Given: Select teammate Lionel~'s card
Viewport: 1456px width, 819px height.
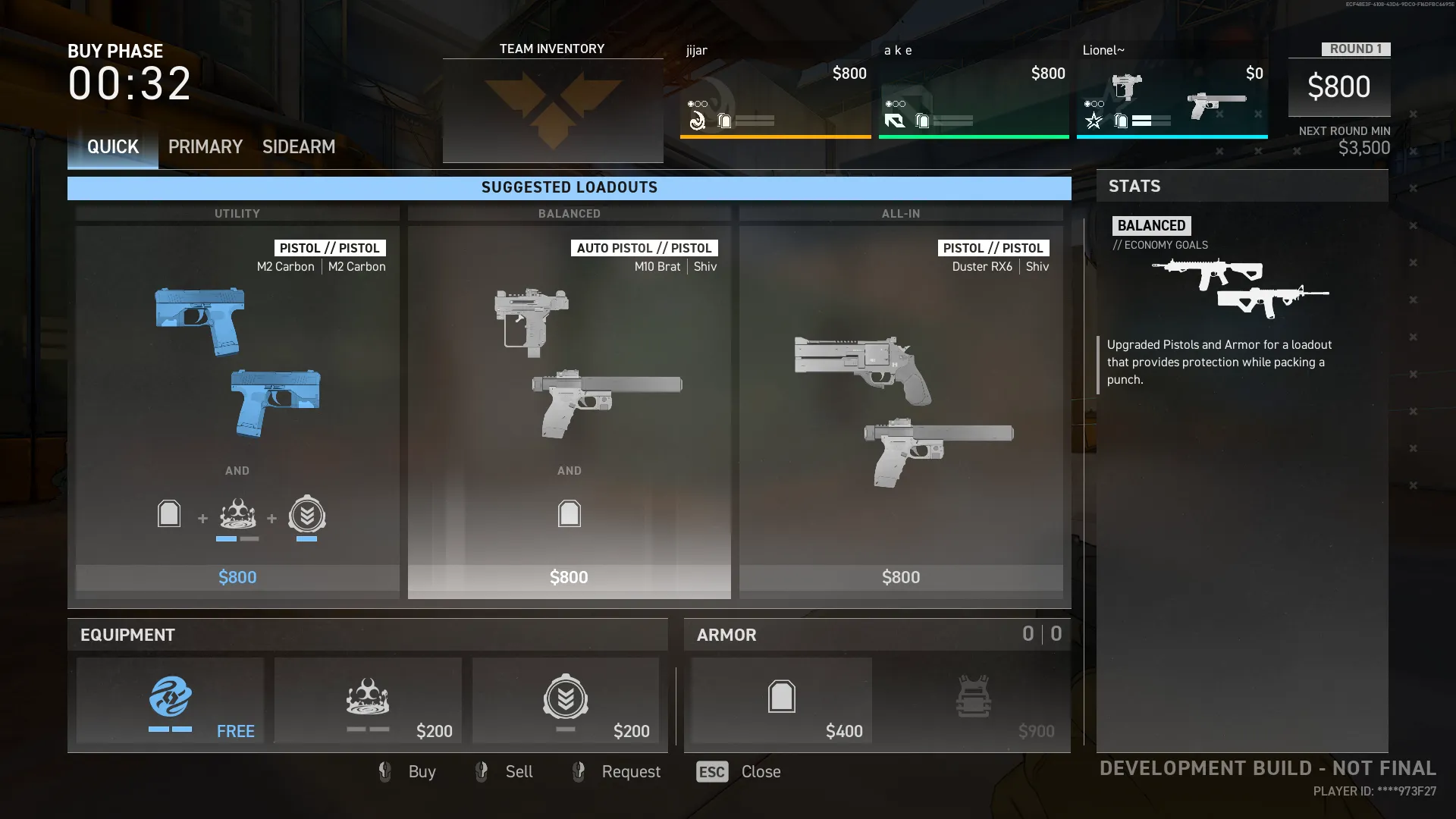Looking at the screenshot, I should [x=1172, y=91].
